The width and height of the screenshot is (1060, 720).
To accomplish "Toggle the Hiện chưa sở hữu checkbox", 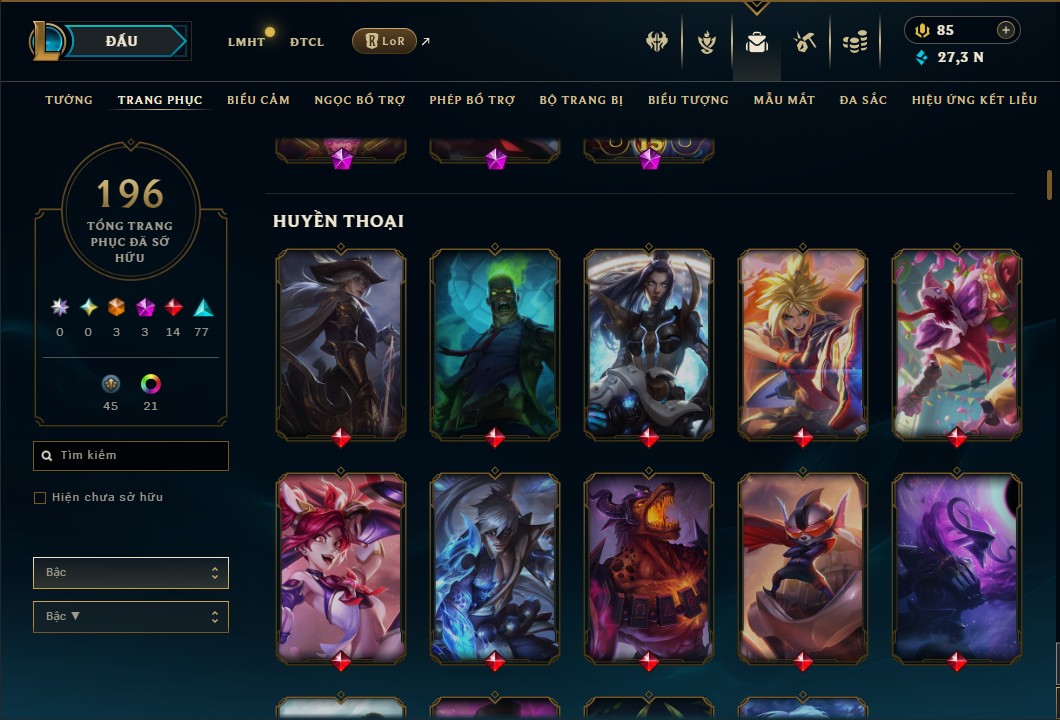I will (40, 498).
